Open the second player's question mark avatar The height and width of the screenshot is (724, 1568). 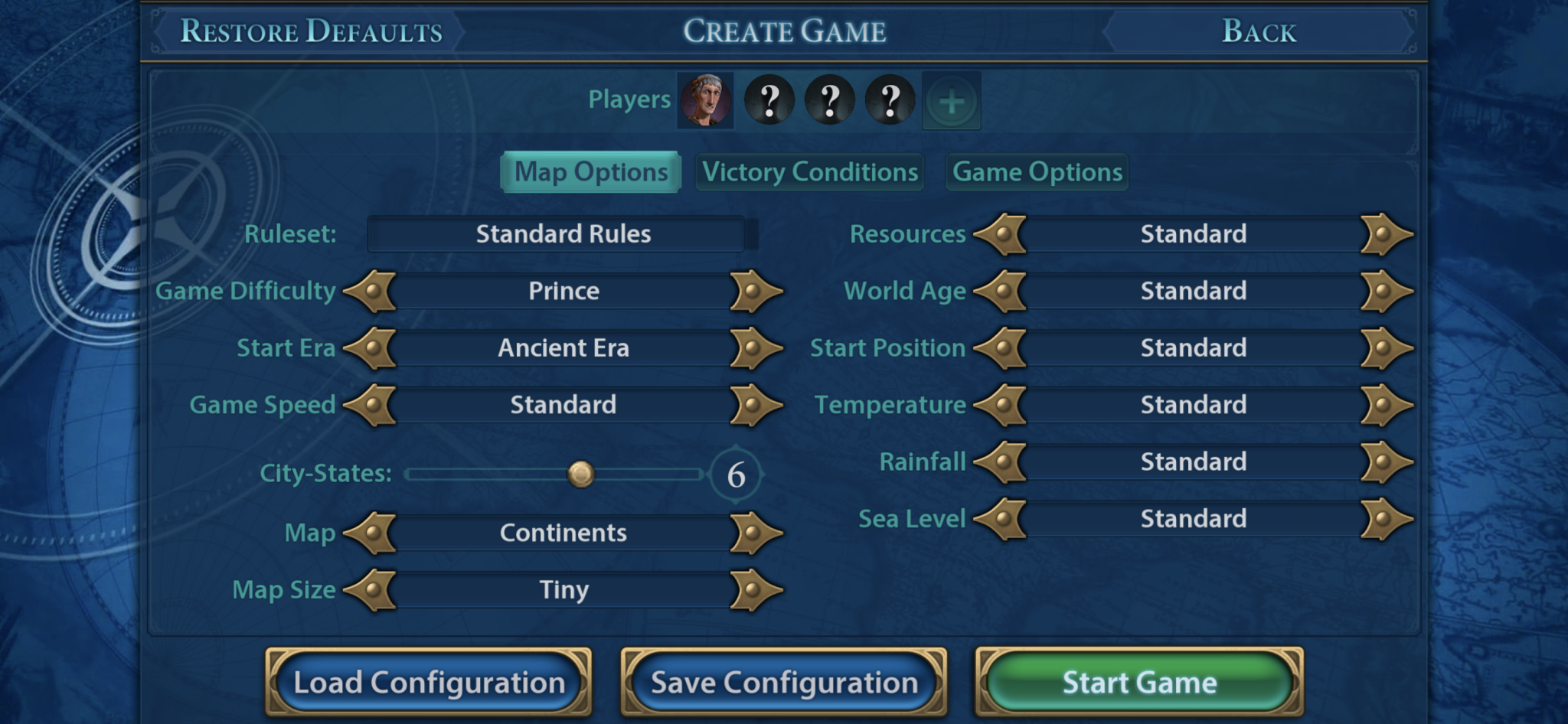[x=768, y=99]
